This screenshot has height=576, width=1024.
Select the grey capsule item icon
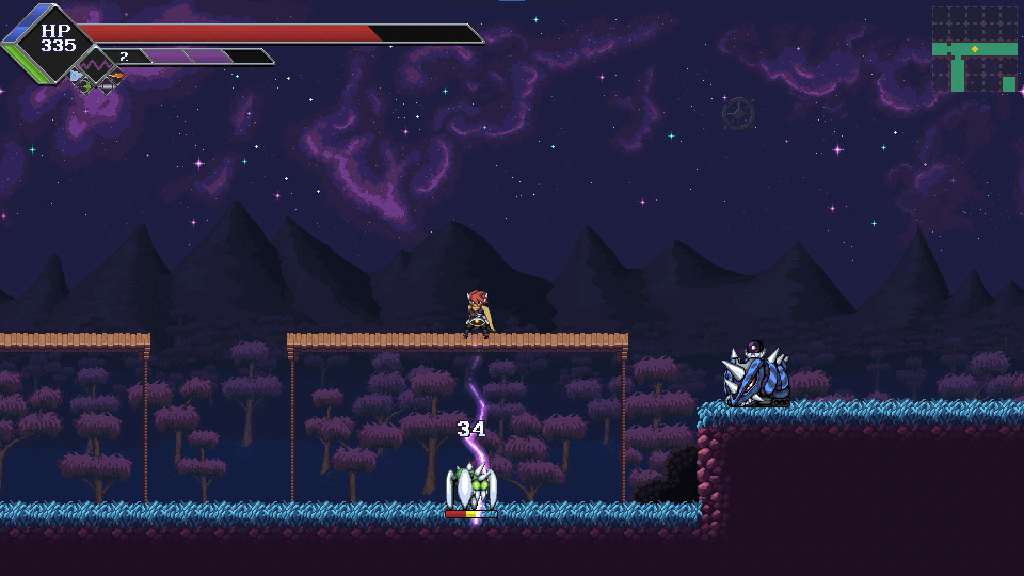106,86
